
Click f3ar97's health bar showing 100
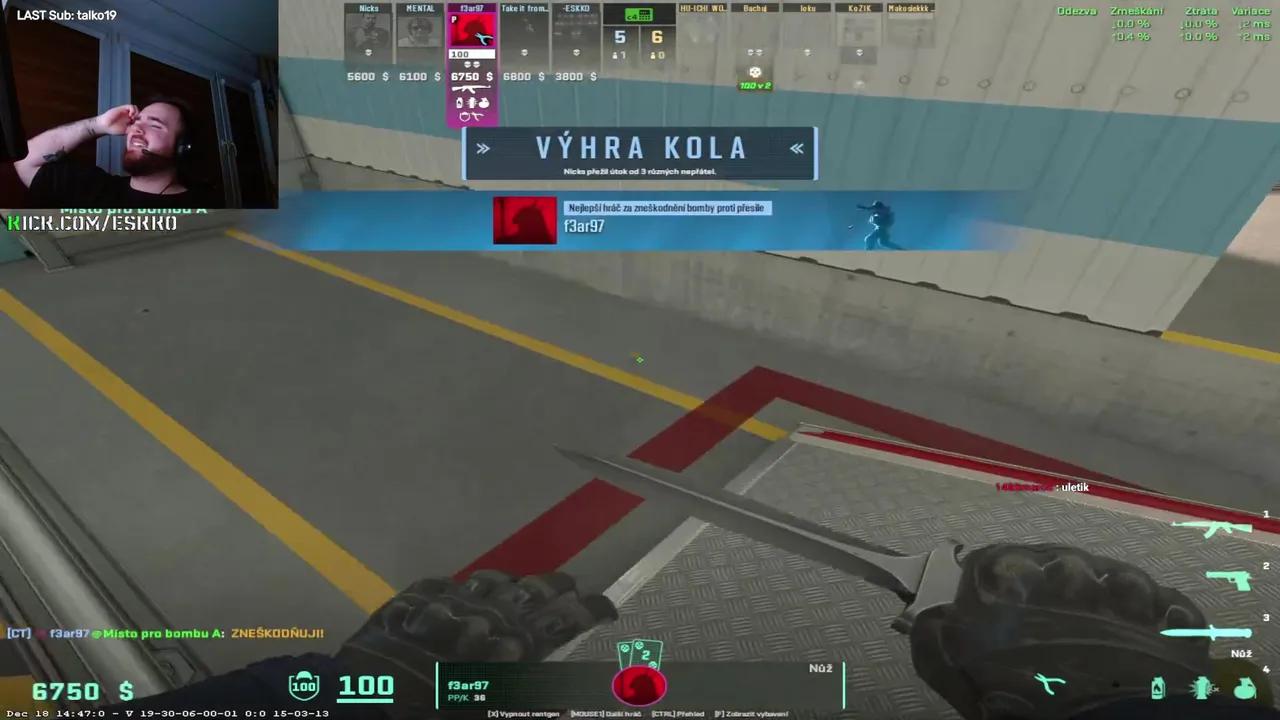[470, 54]
